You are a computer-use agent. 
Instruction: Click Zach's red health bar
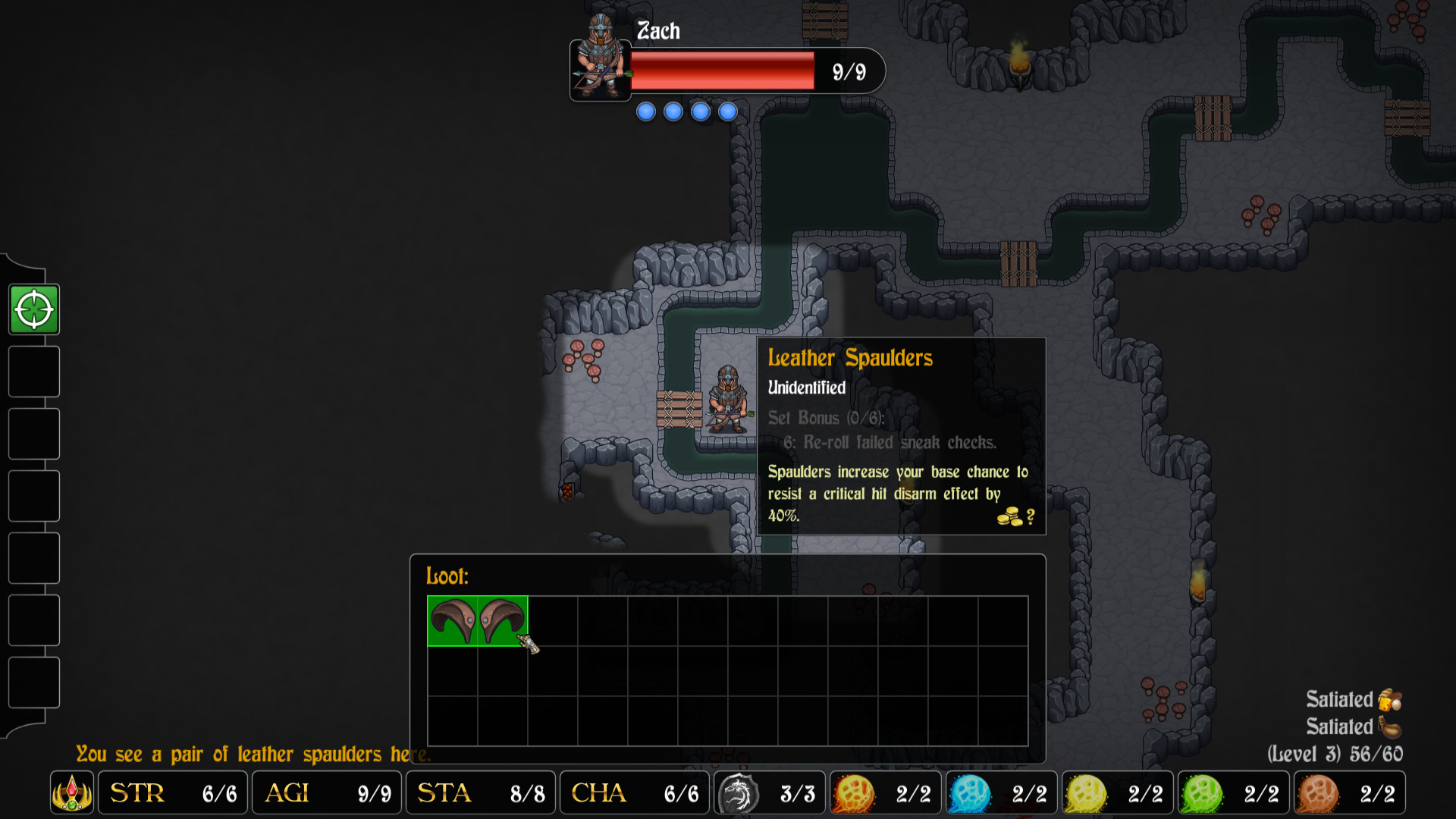pos(720,71)
